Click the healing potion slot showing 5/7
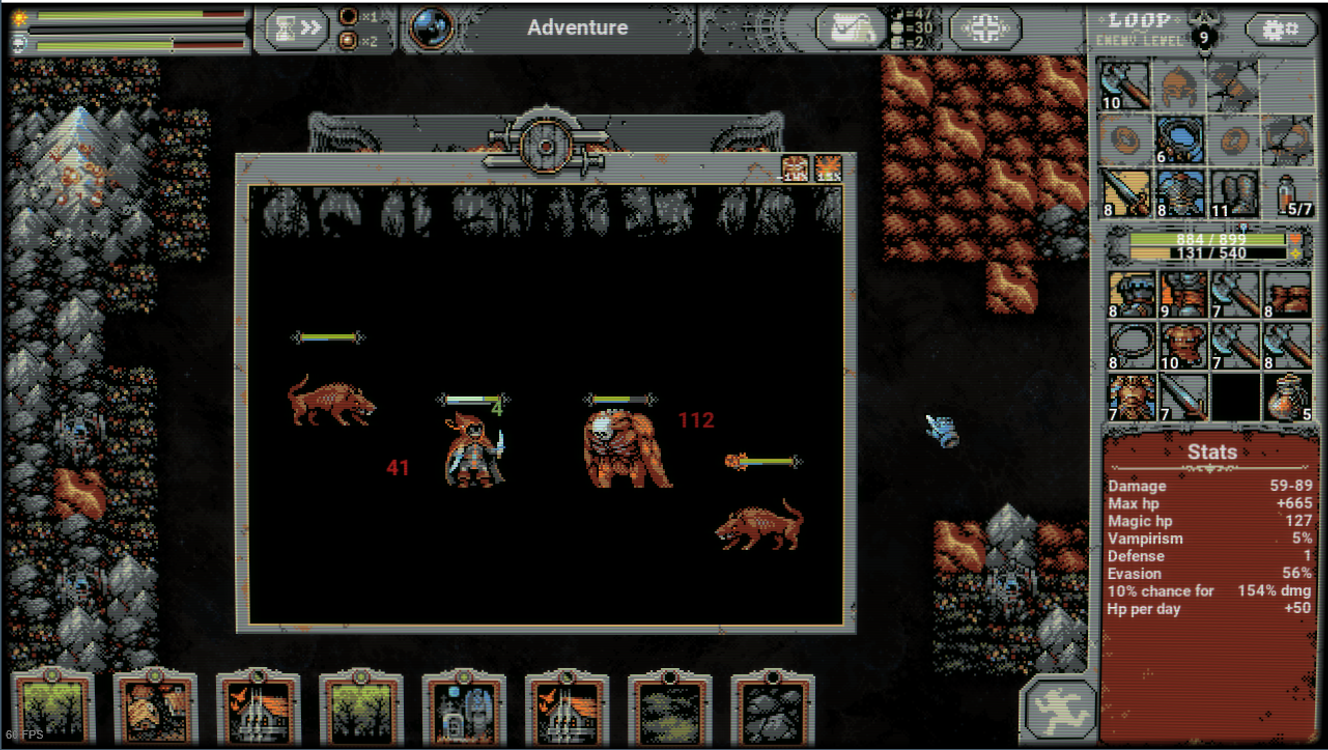This screenshot has height=750, width=1328. coord(1287,193)
